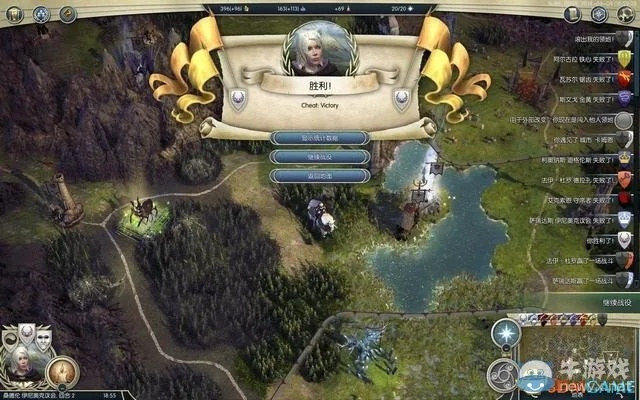The height and width of the screenshot is (400, 640).
Task: Click the compass star button beside the minimap
Action: [508, 332]
